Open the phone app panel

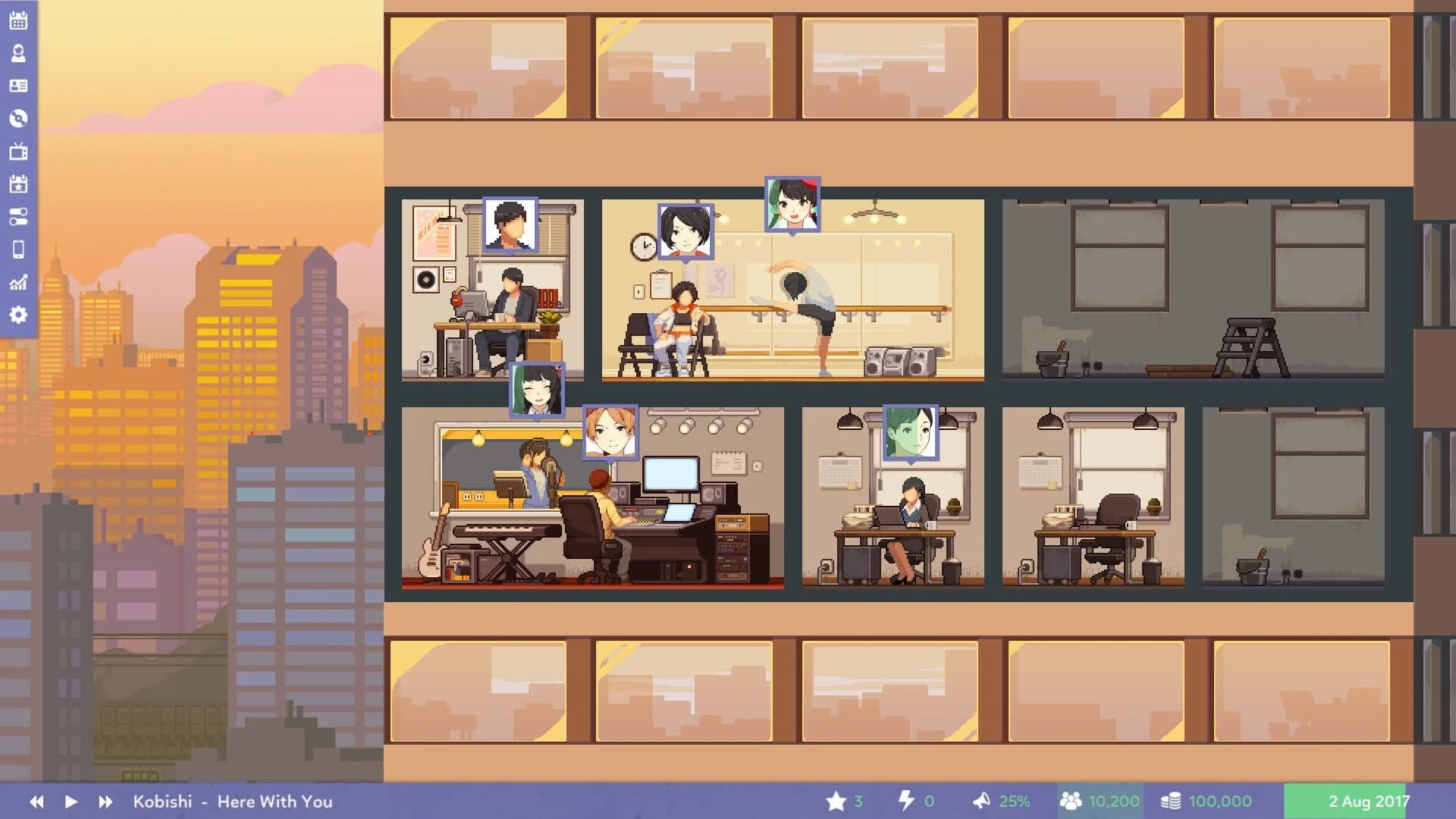(x=18, y=249)
